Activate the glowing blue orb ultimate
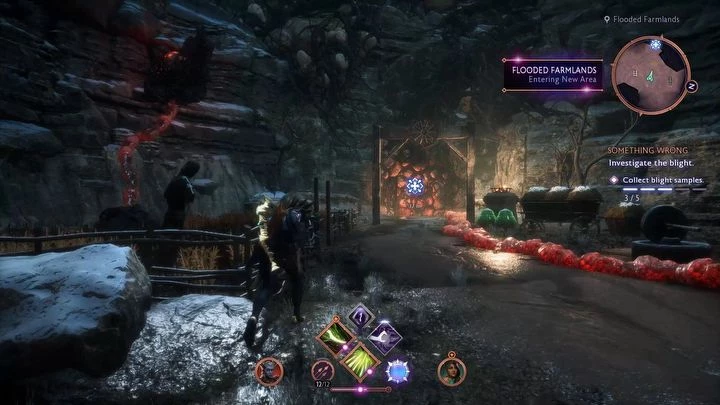 400,371
